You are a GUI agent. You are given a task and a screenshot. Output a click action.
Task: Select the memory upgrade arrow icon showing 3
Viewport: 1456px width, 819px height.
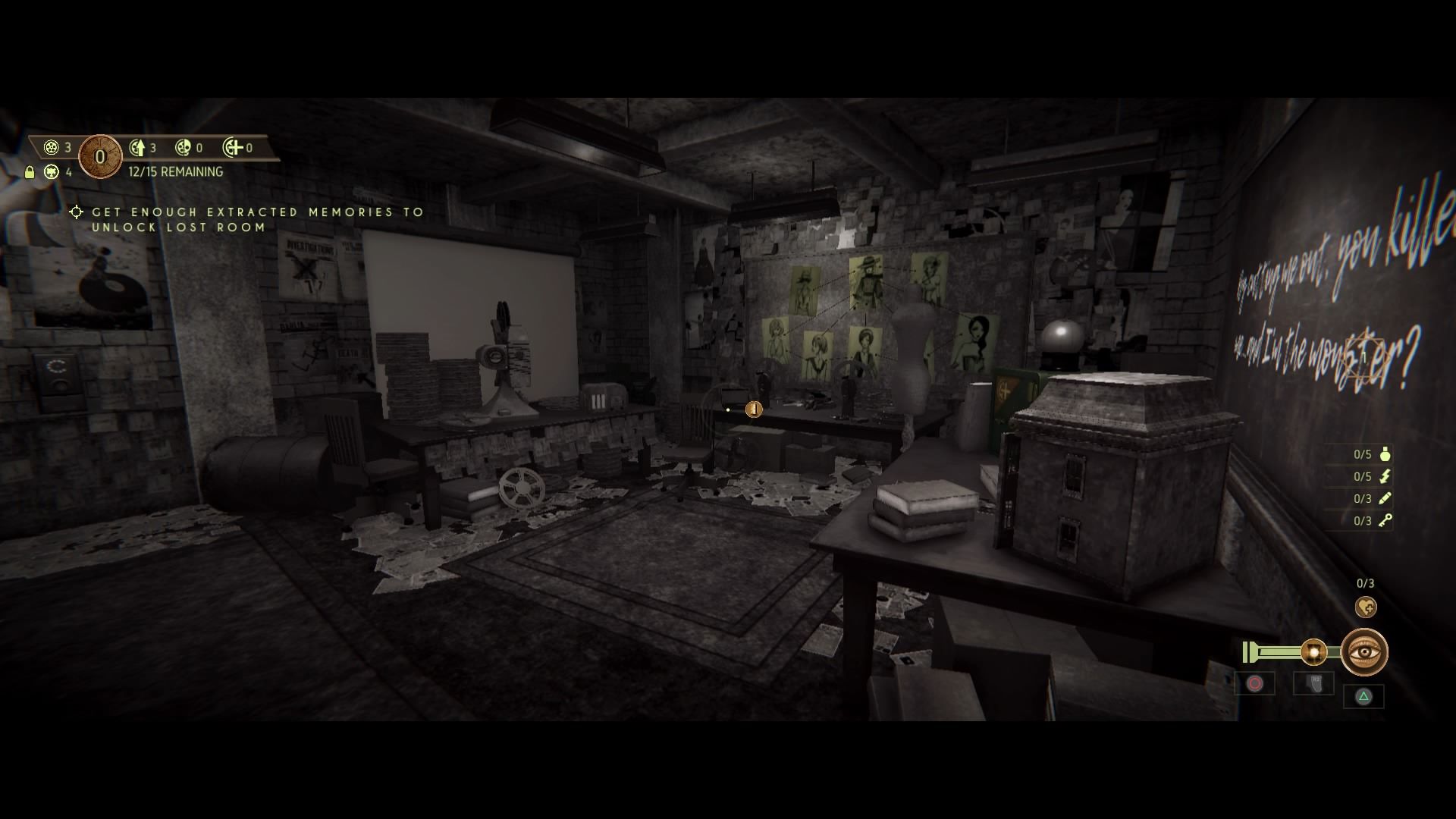138,149
